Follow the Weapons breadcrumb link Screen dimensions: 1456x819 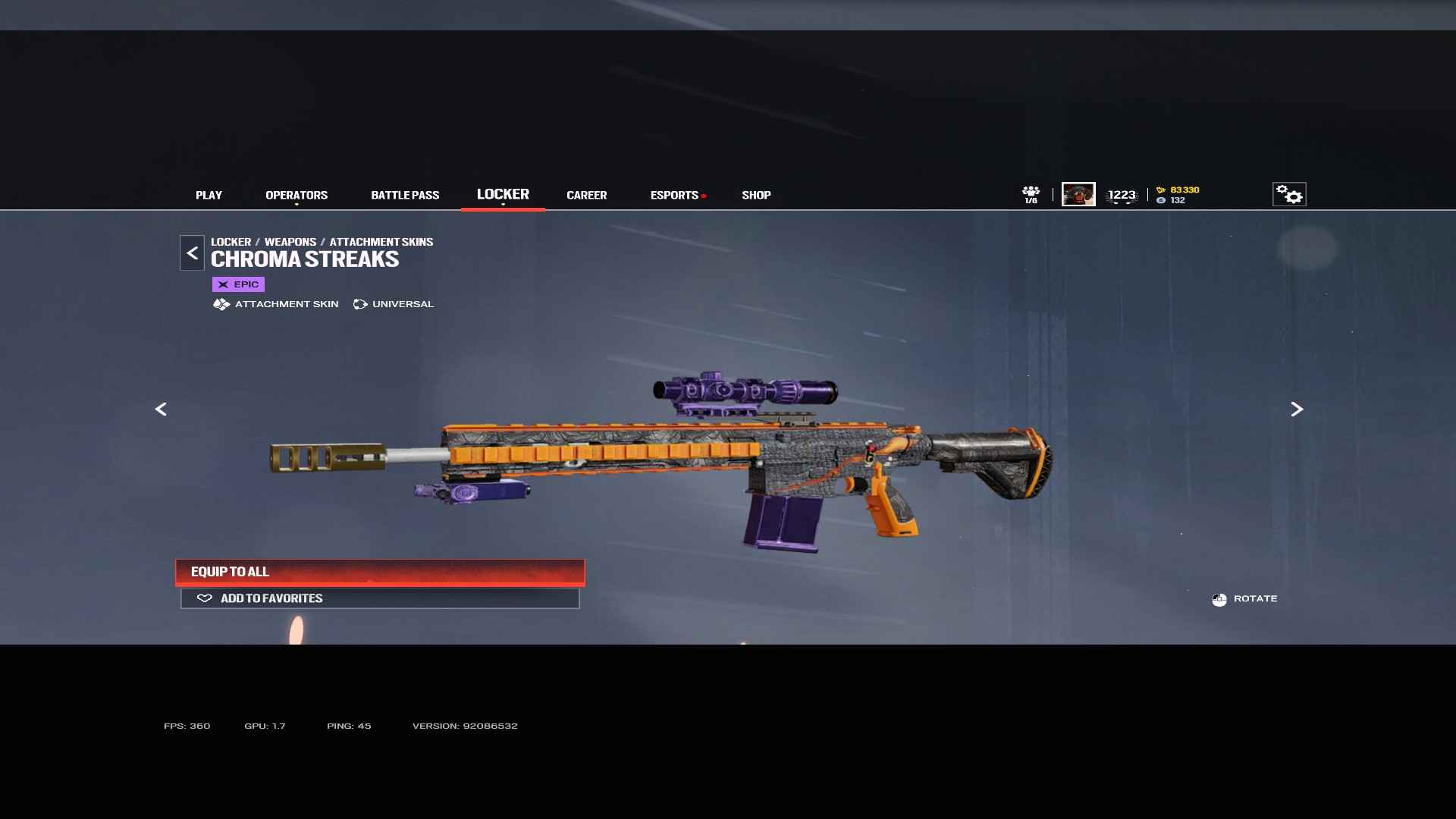(290, 242)
